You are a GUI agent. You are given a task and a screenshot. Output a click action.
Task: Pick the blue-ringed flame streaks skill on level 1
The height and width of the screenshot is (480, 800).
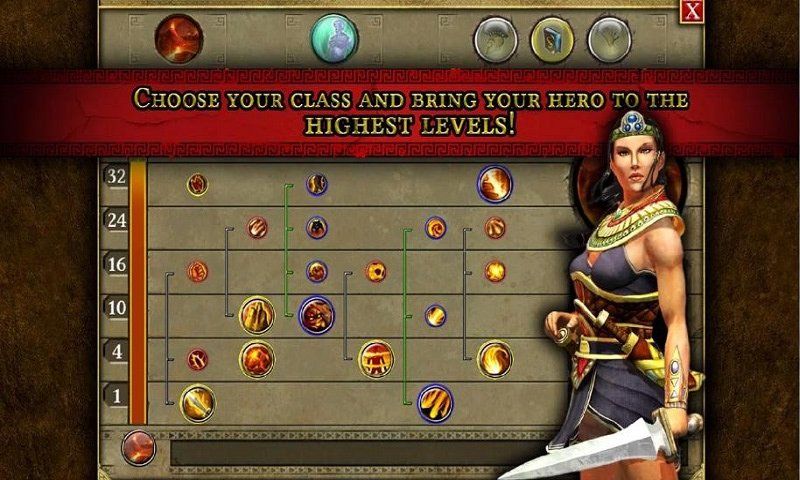[x=435, y=402]
